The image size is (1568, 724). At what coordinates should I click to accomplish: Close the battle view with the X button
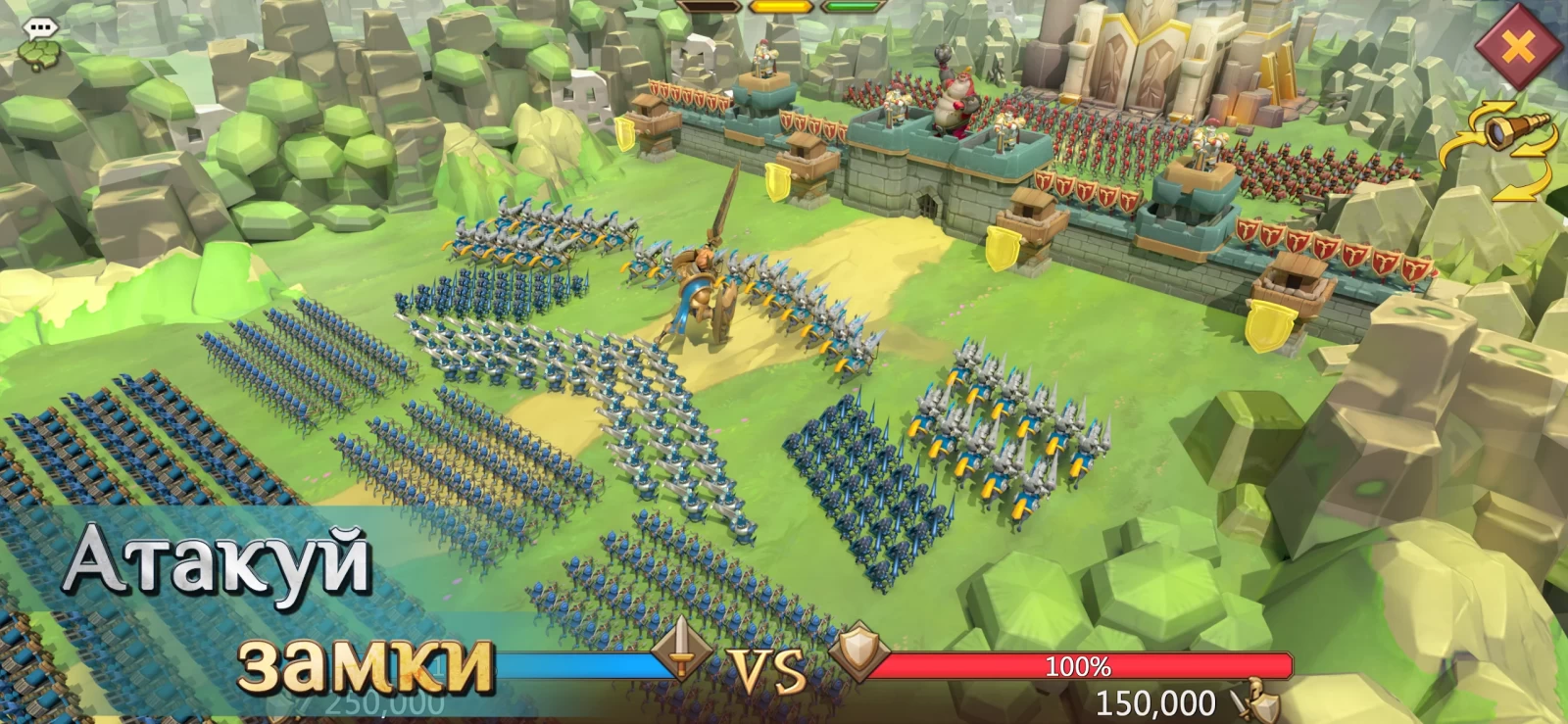point(1517,46)
